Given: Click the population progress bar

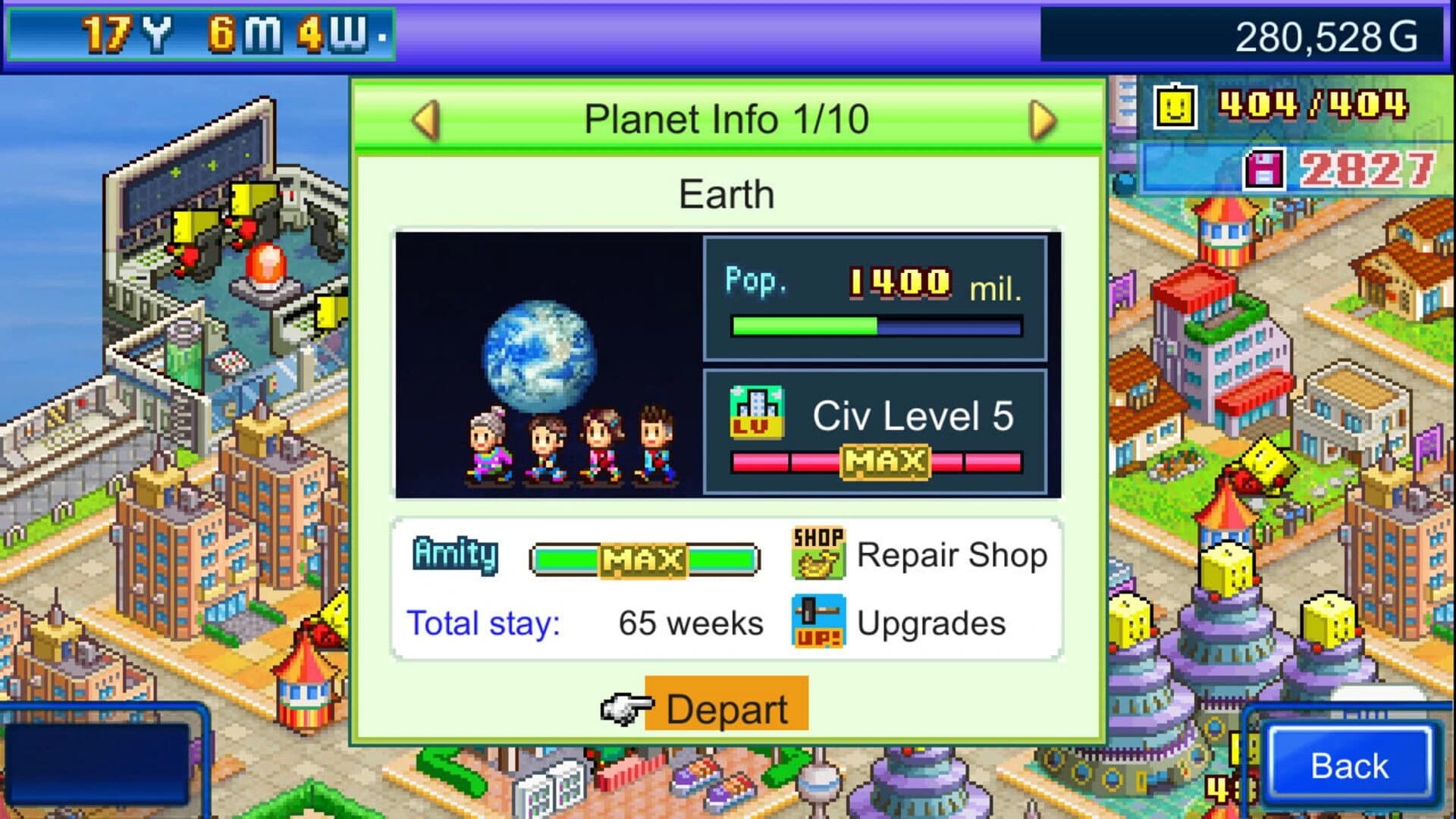Looking at the screenshot, I should [874, 325].
